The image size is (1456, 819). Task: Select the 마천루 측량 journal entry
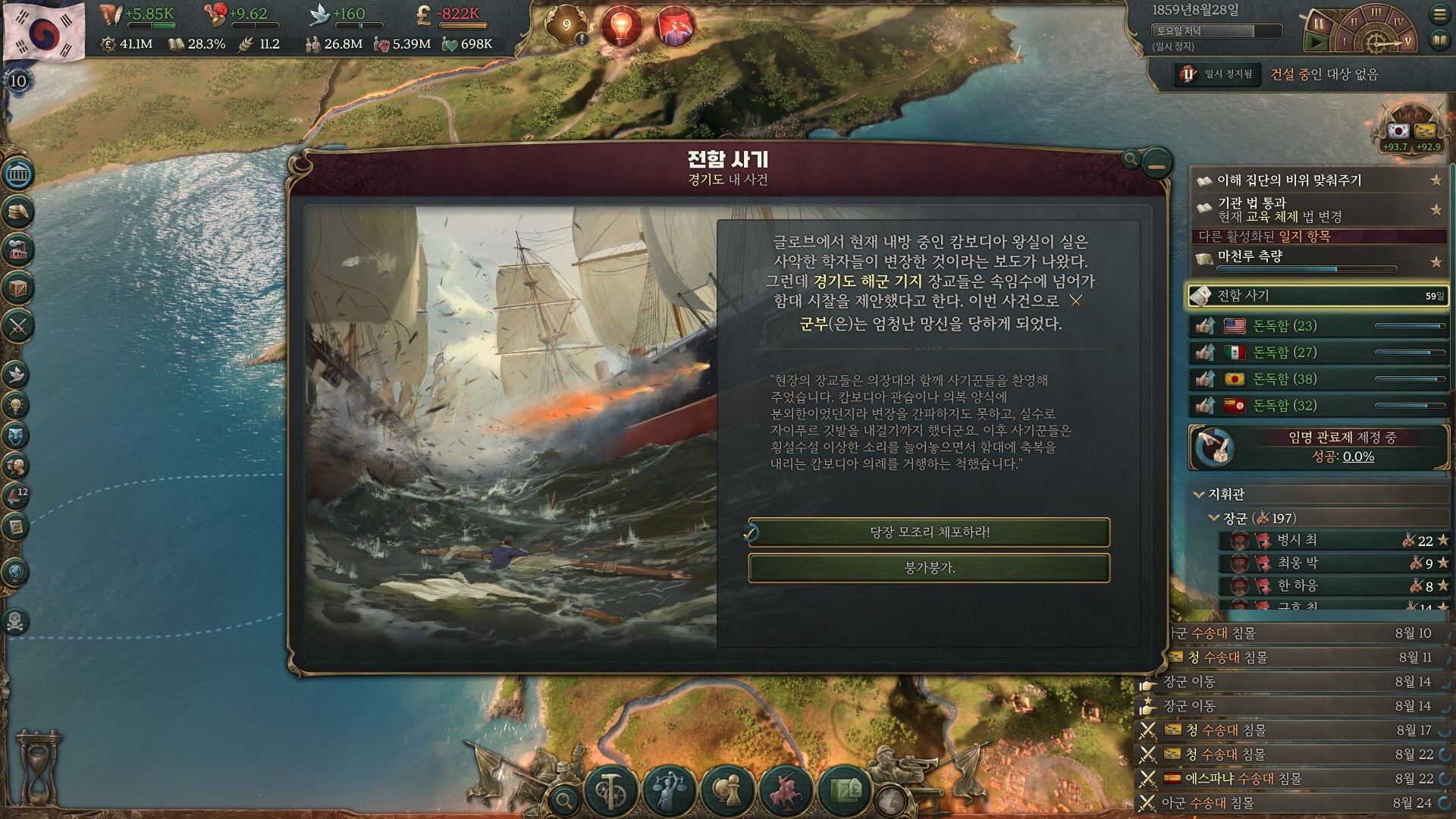pos(1318,258)
